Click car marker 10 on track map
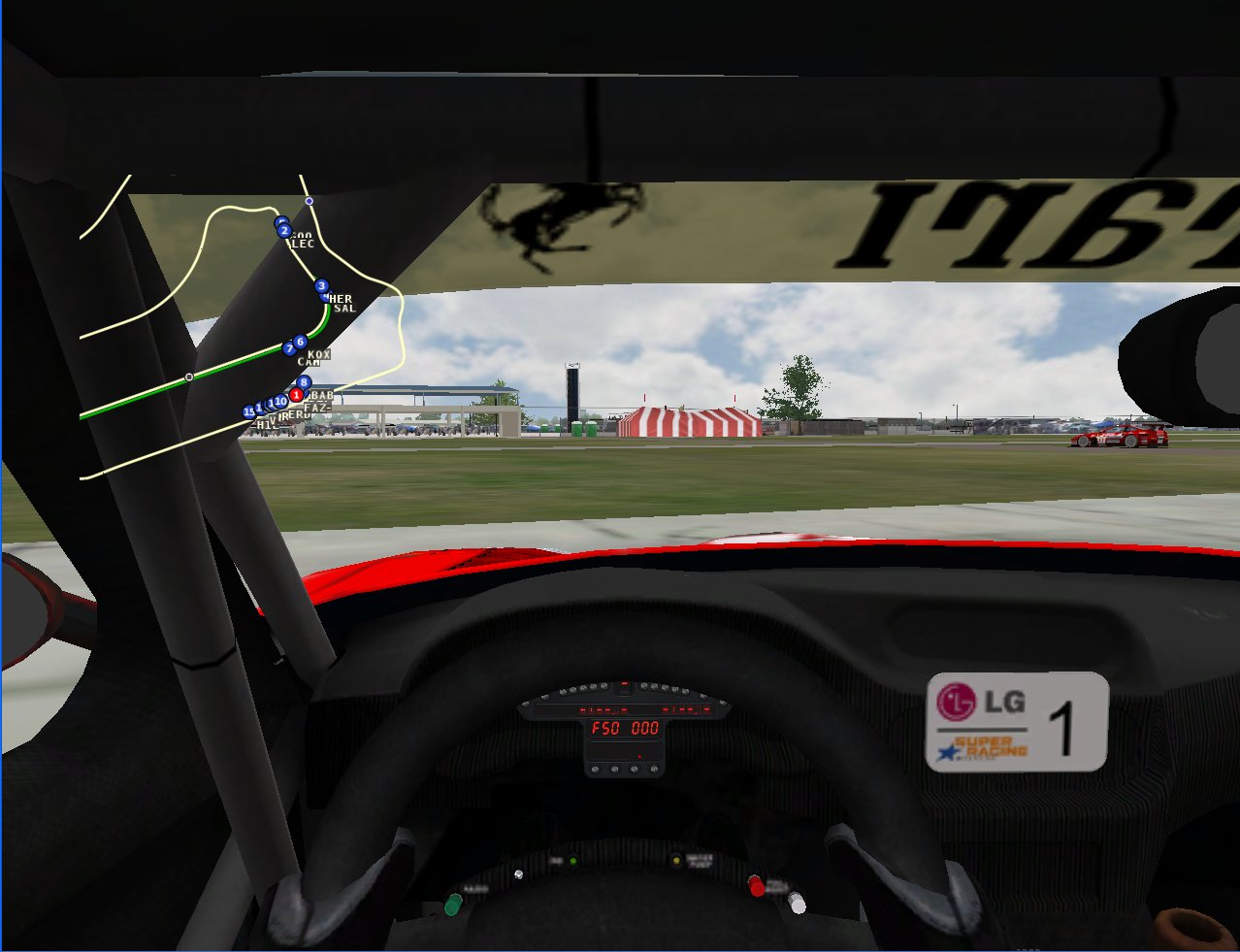This screenshot has width=1240, height=952. 280,402
